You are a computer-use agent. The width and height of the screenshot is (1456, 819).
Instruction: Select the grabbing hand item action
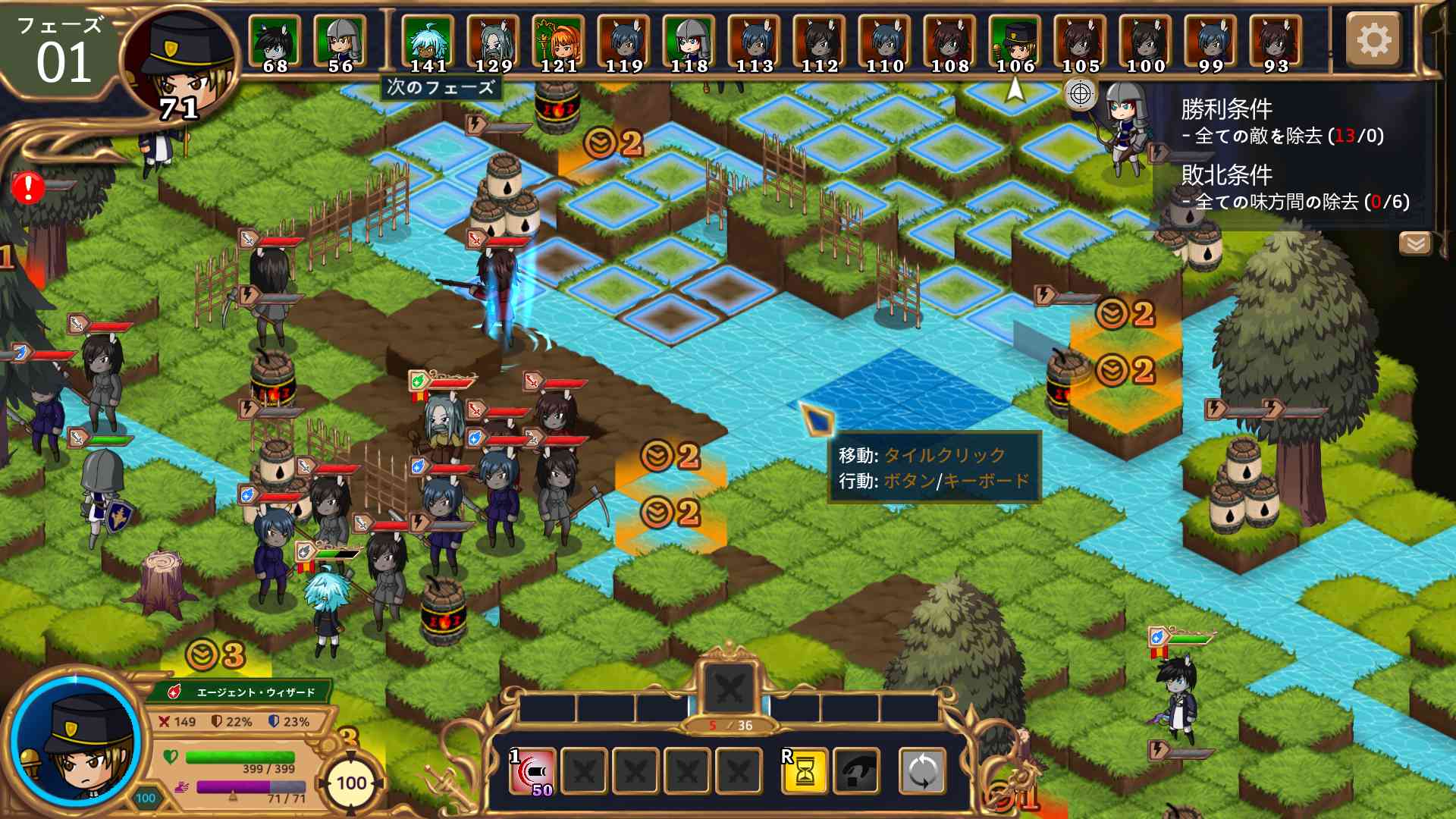pos(857,771)
